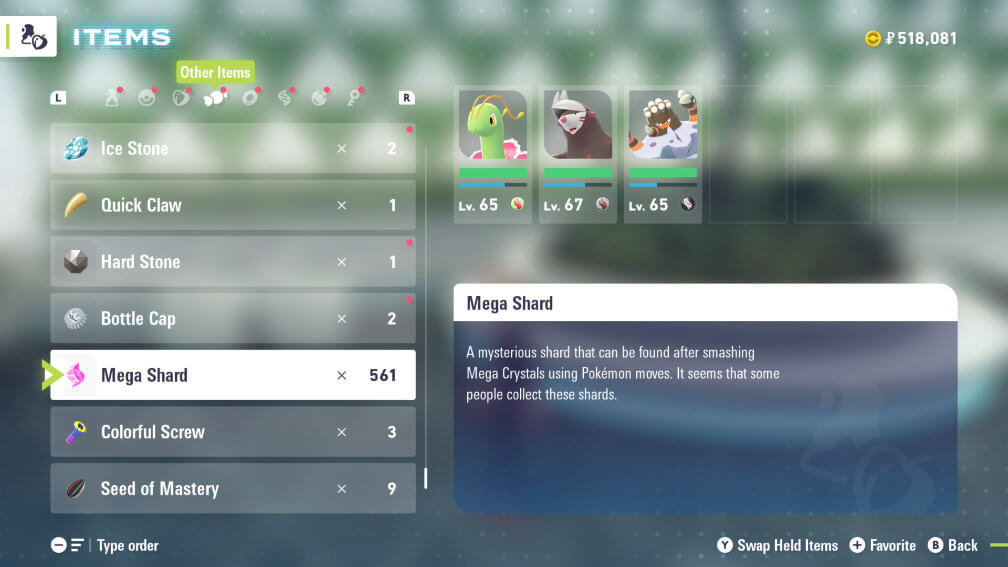
Task: Select the Hard Stone entry
Action: coord(232,262)
